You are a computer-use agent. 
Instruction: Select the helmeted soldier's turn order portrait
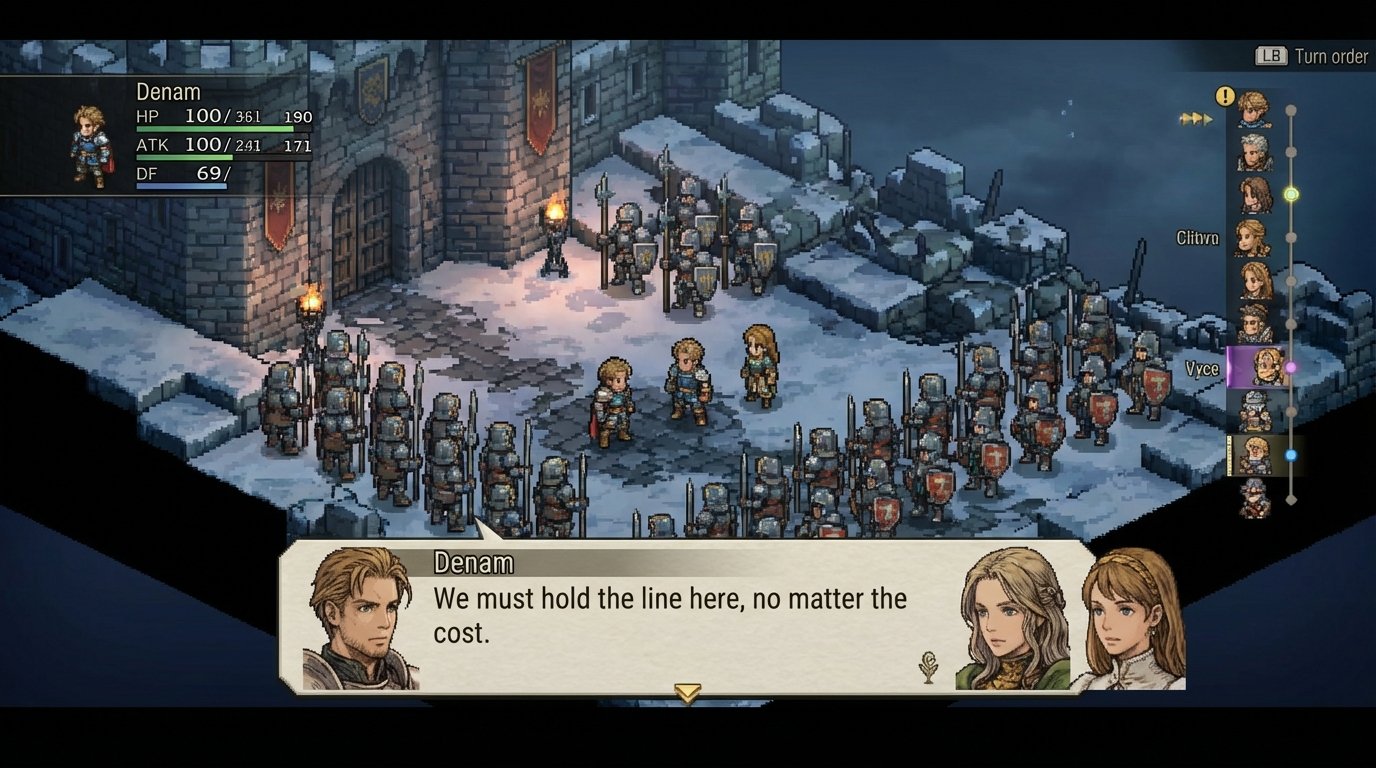1254,410
